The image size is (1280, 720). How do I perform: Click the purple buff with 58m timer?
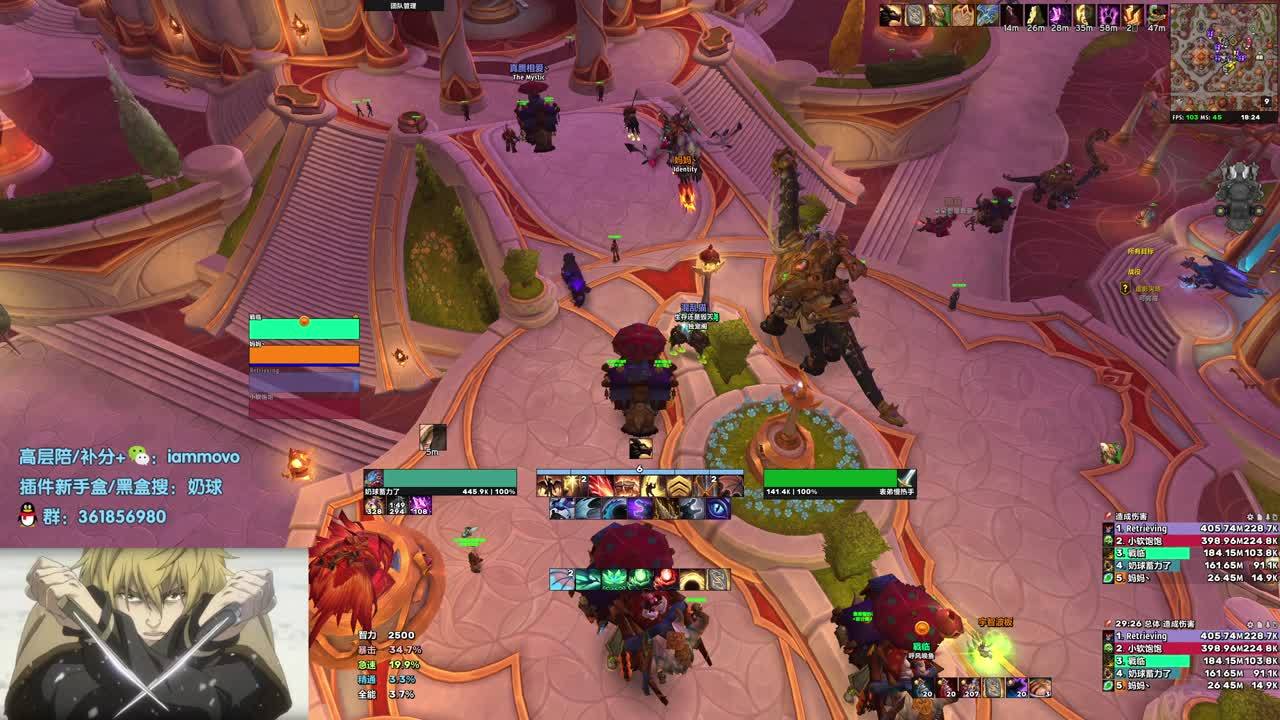coord(1108,15)
